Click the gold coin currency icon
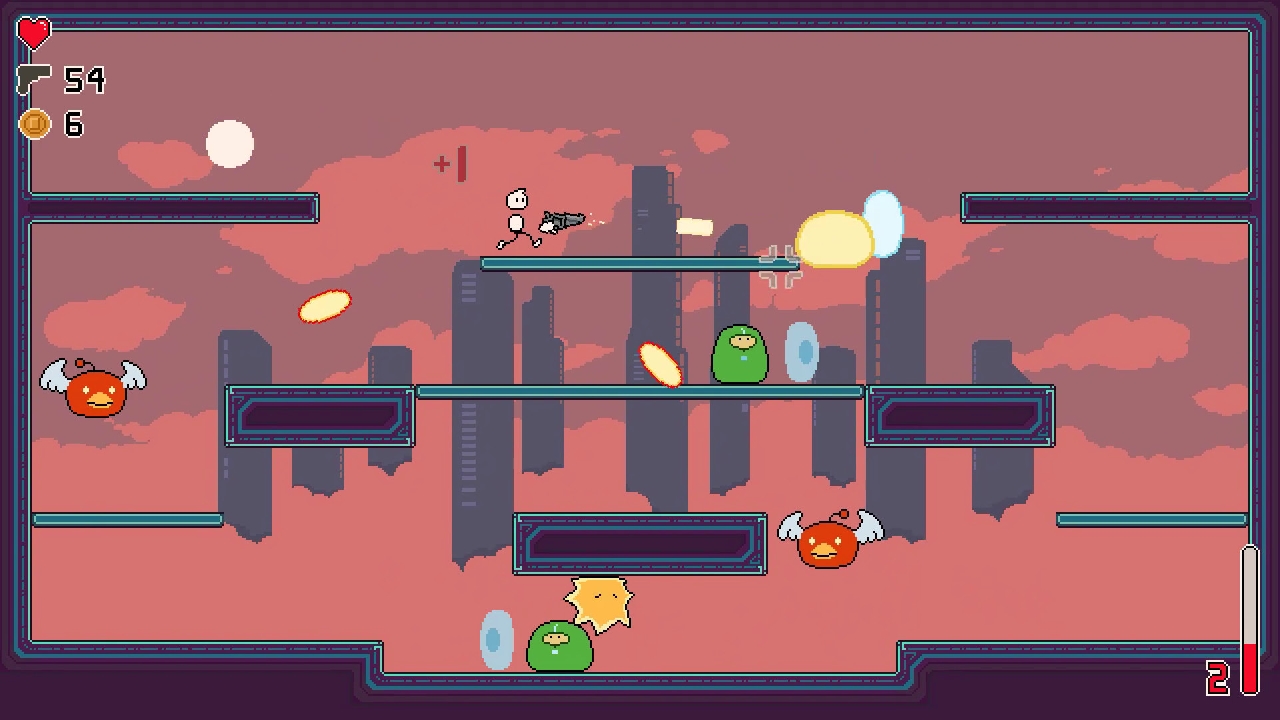The width and height of the screenshot is (1280, 720). click(35, 124)
